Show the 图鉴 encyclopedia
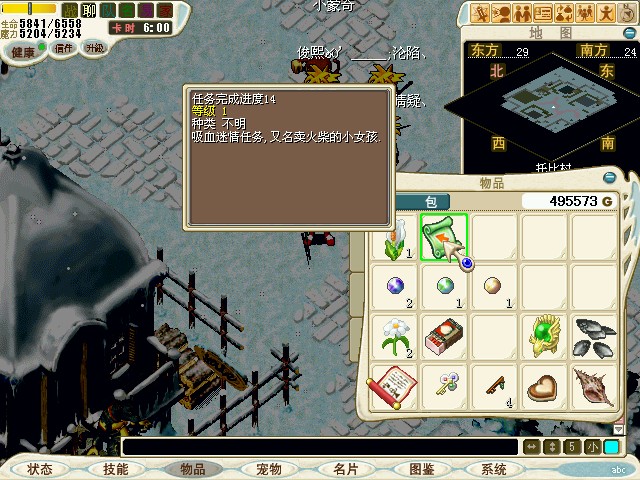This screenshot has width=640, height=480. click(421, 469)
